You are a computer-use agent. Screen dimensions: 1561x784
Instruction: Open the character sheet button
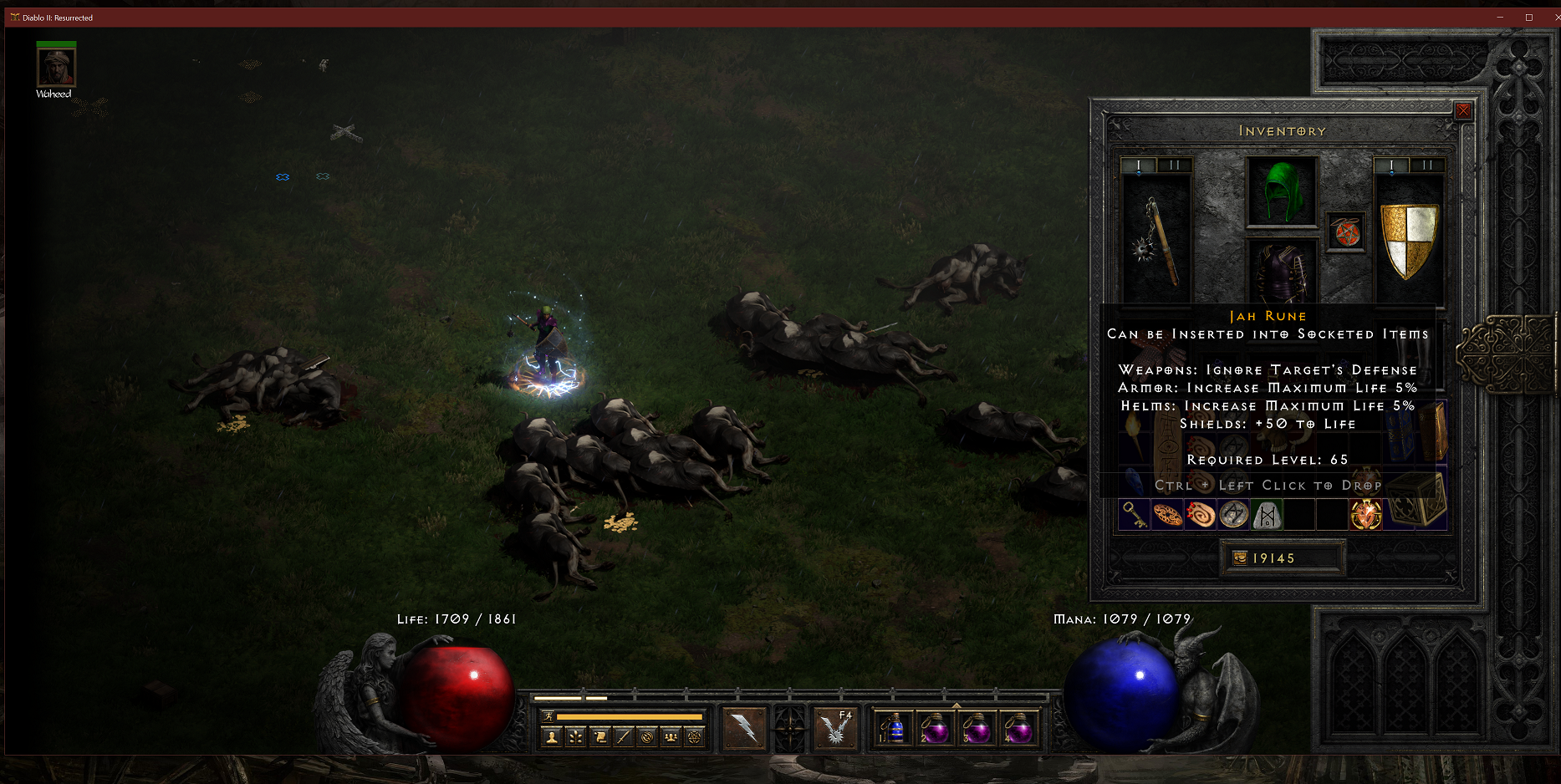click(x=552, y=737)
